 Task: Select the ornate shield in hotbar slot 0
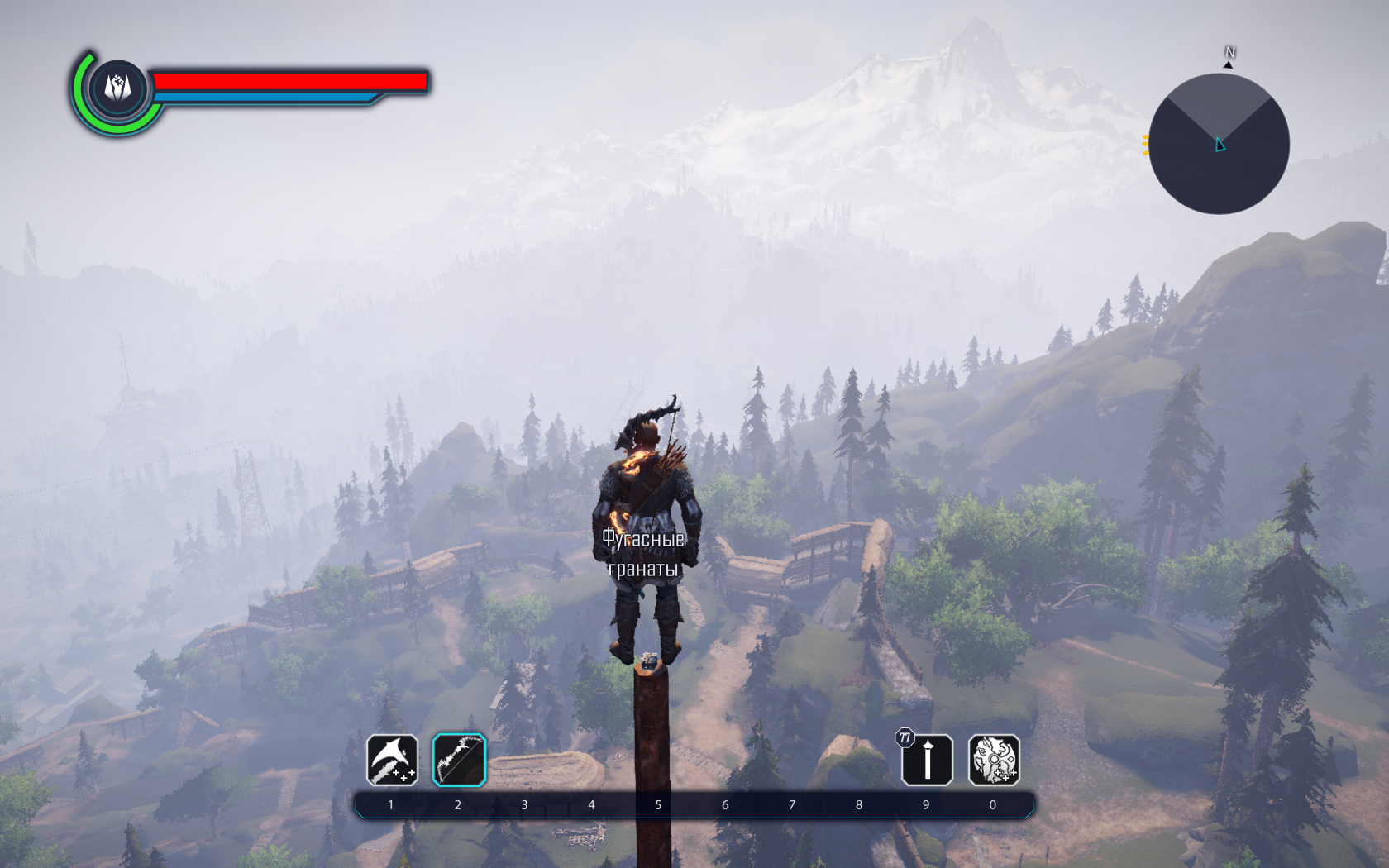(994, 760)
